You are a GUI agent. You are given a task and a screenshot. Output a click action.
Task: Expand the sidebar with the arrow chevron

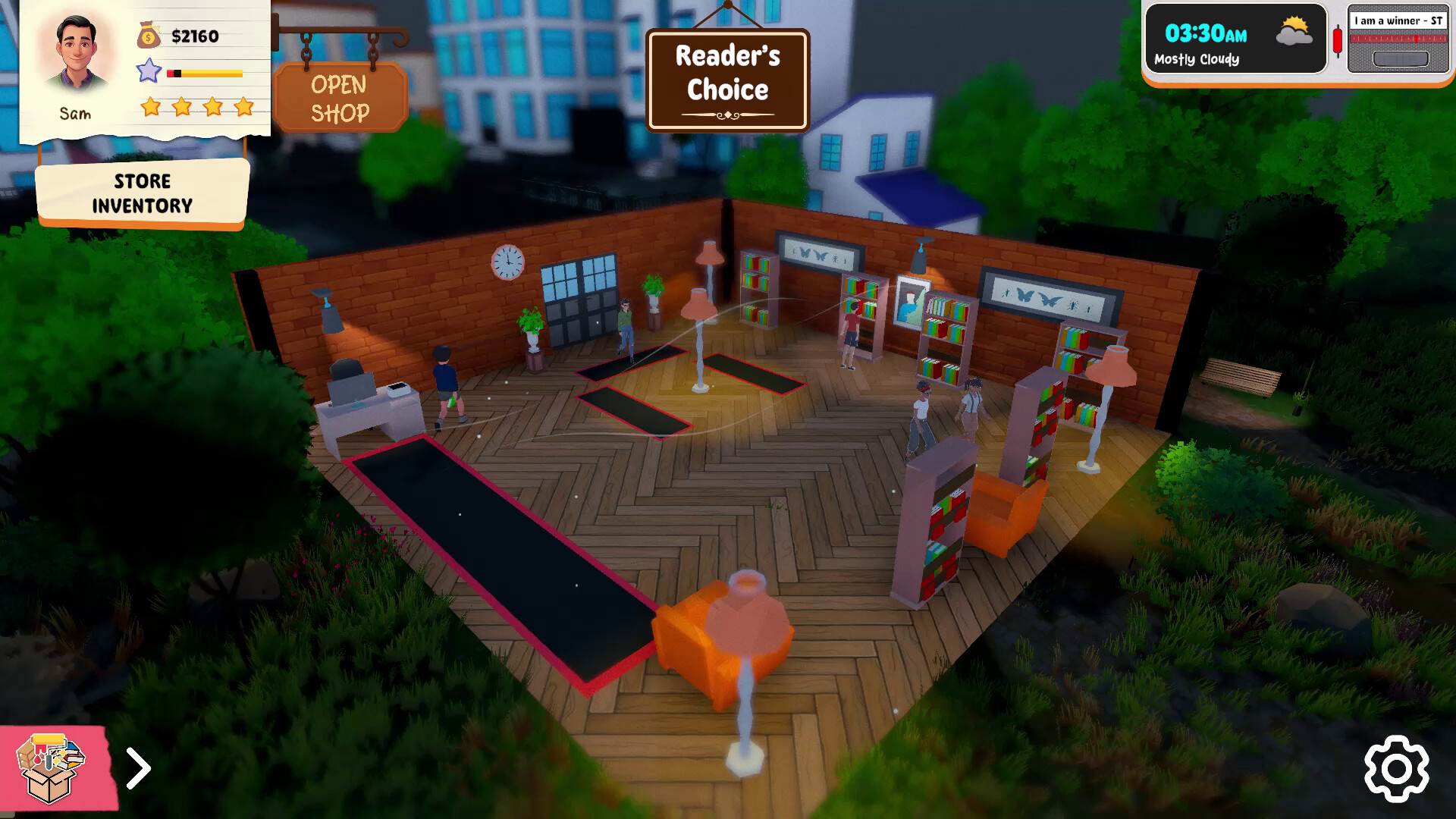click(x=138, y=768)
